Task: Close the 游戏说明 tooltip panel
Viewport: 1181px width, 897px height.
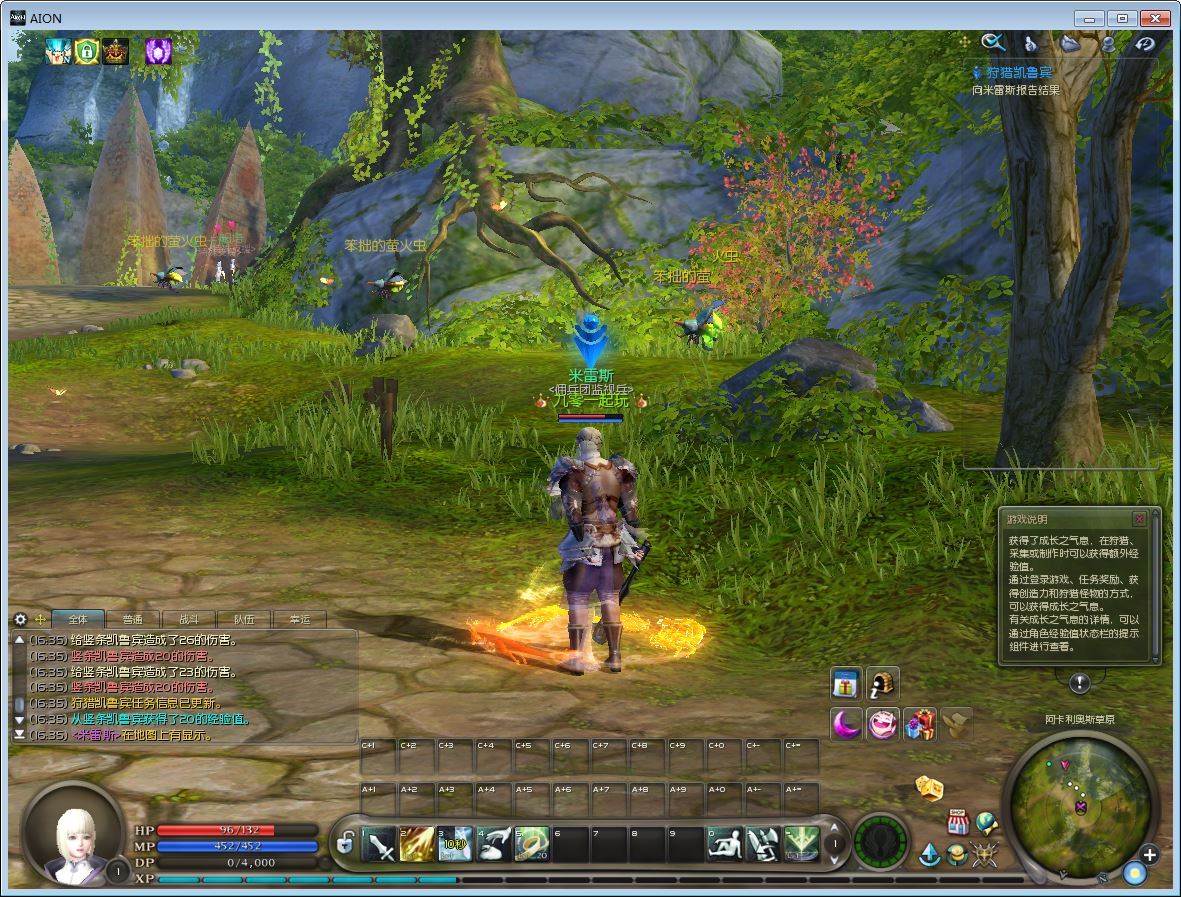Action: 1139,519
